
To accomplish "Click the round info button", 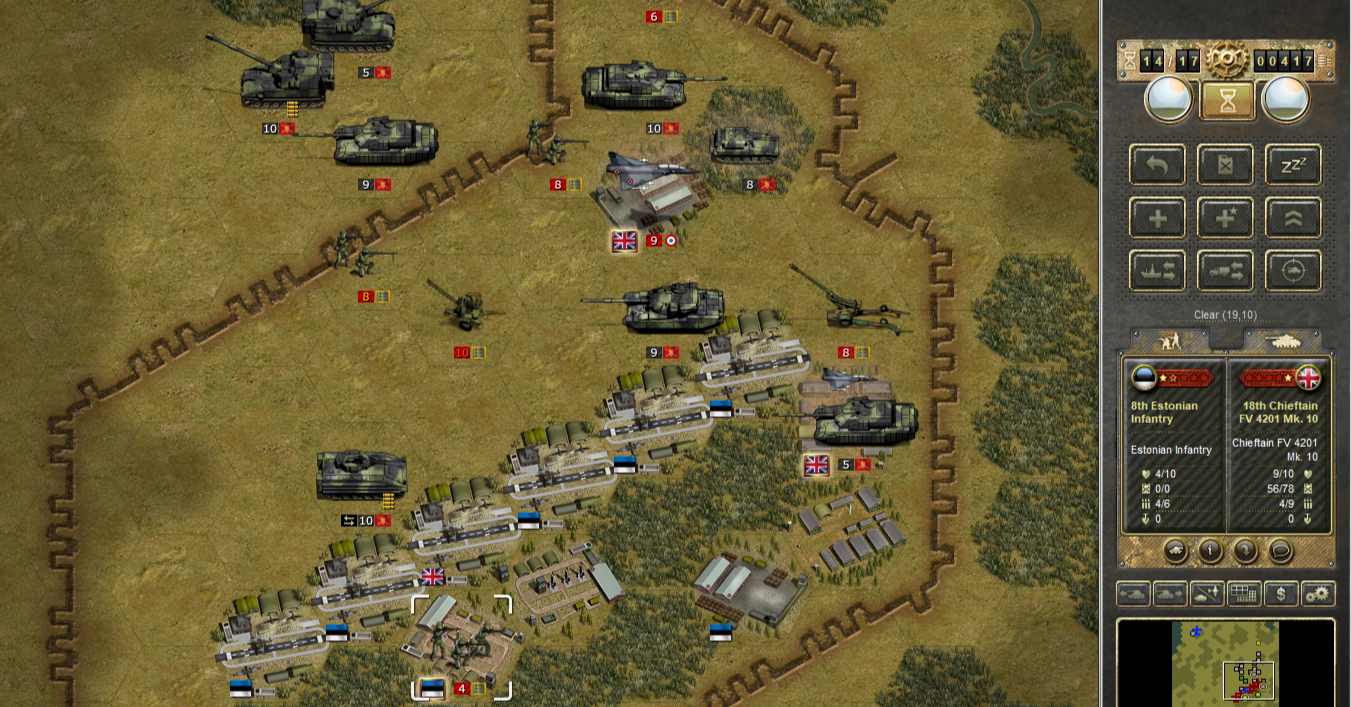I will coord(1210,551).
